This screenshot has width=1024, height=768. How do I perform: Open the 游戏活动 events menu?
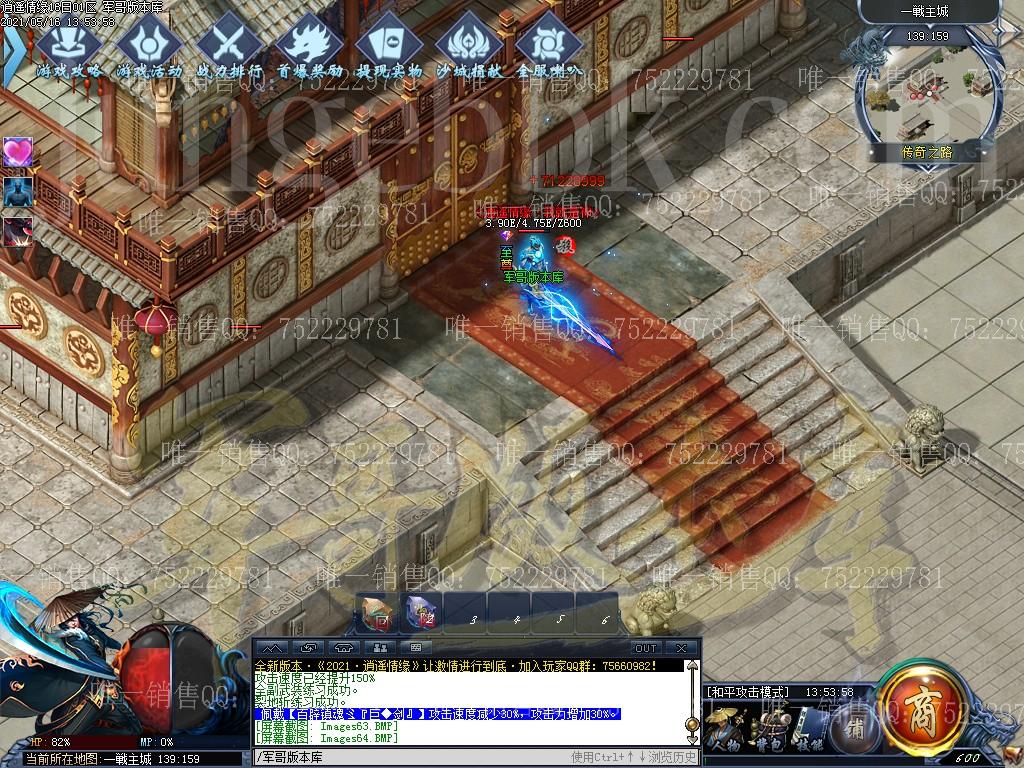click(x=149, y=44)
